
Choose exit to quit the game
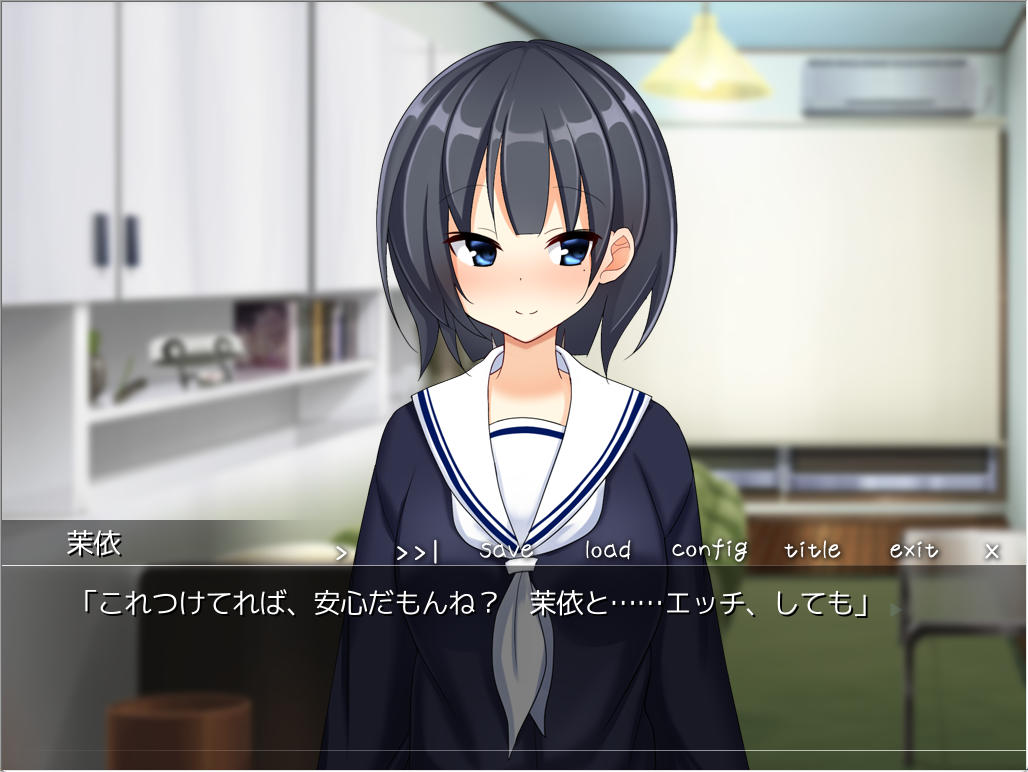tap(914, 550)
